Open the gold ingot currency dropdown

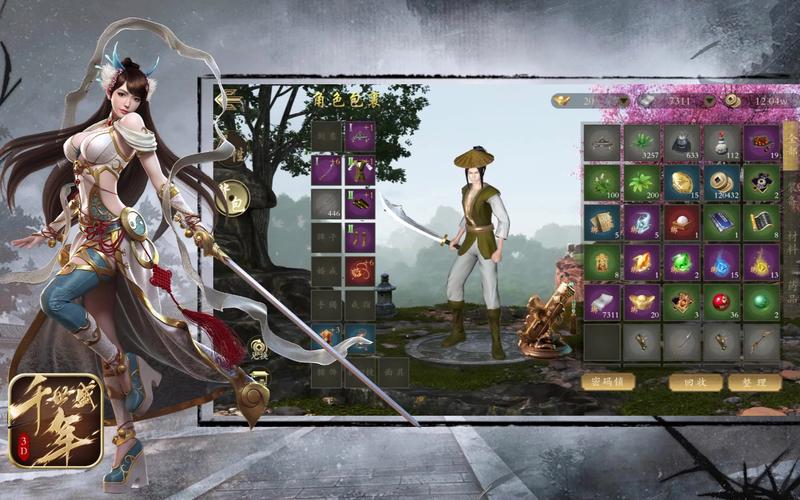[x=624, y=101]
